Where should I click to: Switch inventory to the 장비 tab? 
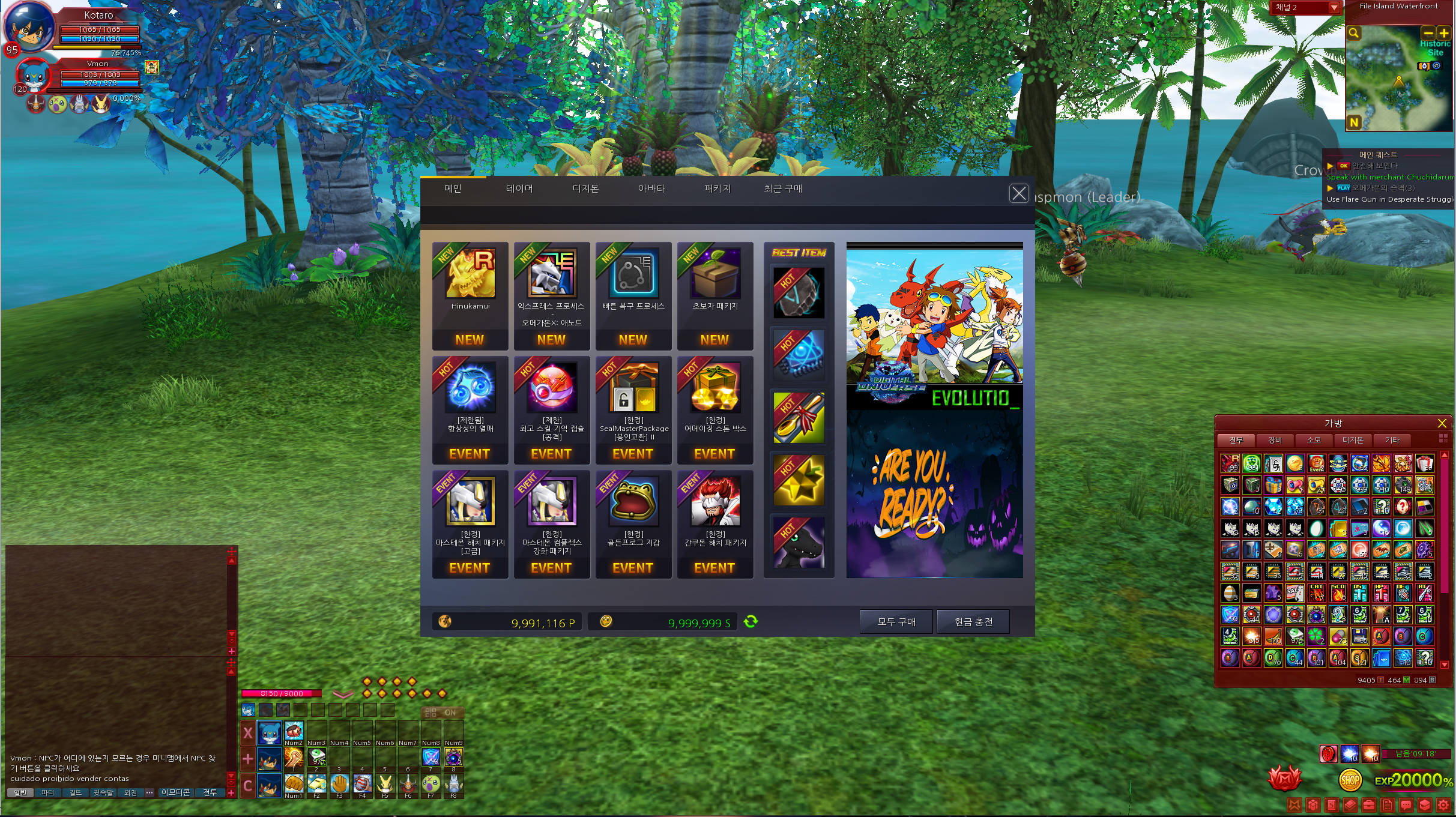[x=1275, y=440]
